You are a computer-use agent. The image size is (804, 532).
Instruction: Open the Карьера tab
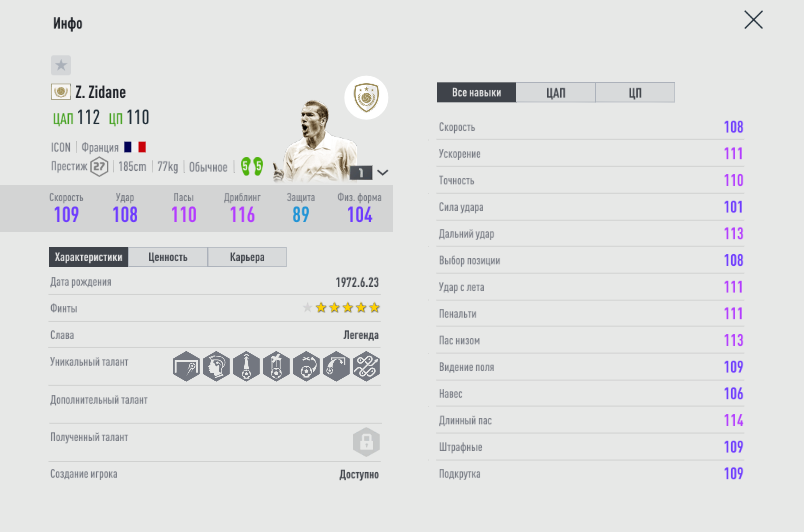click(247, 257)
